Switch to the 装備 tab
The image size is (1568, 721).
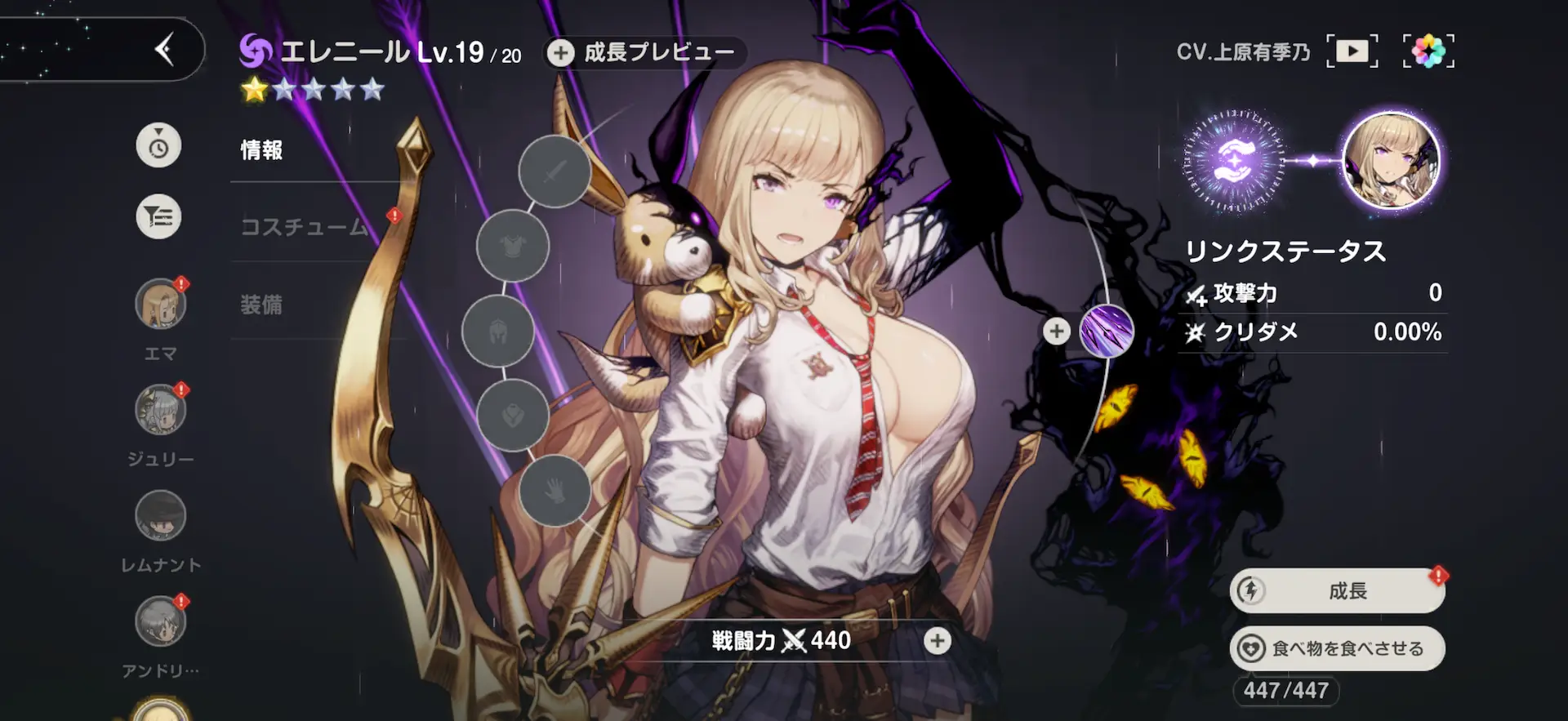(x=260, y=305)
